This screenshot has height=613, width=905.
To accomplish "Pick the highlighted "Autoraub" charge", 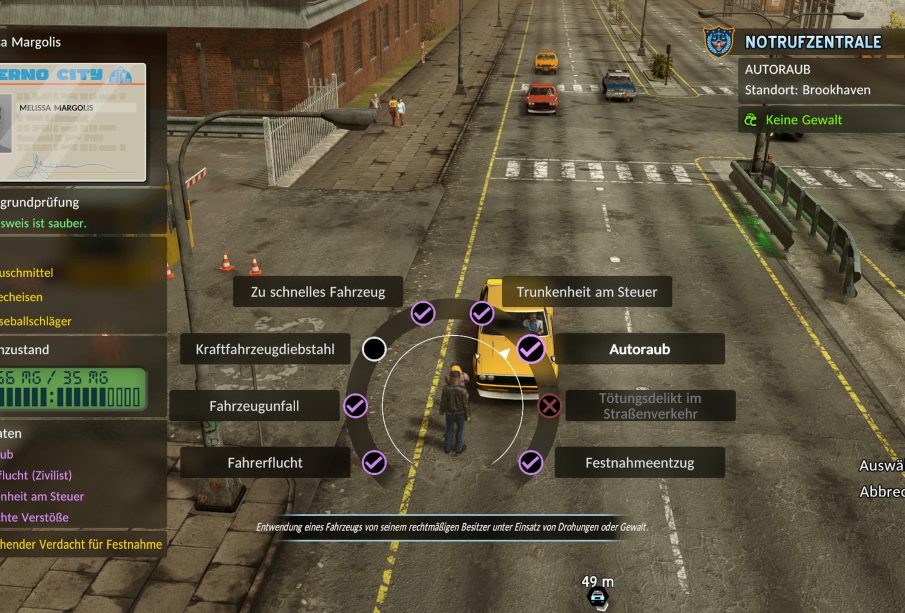I will (x=639, y=350).
